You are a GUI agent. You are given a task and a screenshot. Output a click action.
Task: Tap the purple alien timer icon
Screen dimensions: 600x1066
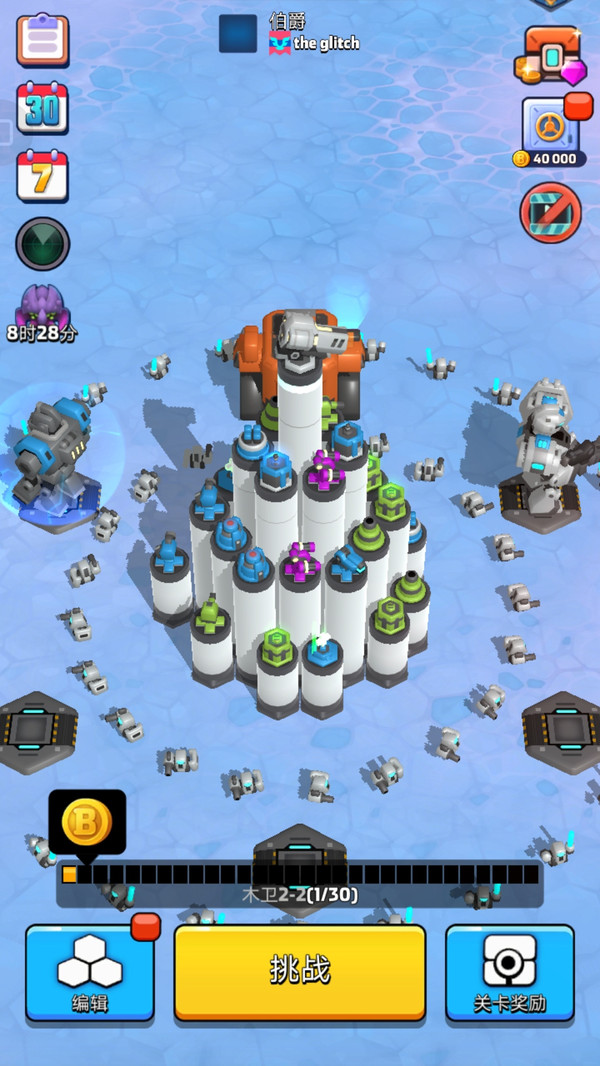pos(42,310)
